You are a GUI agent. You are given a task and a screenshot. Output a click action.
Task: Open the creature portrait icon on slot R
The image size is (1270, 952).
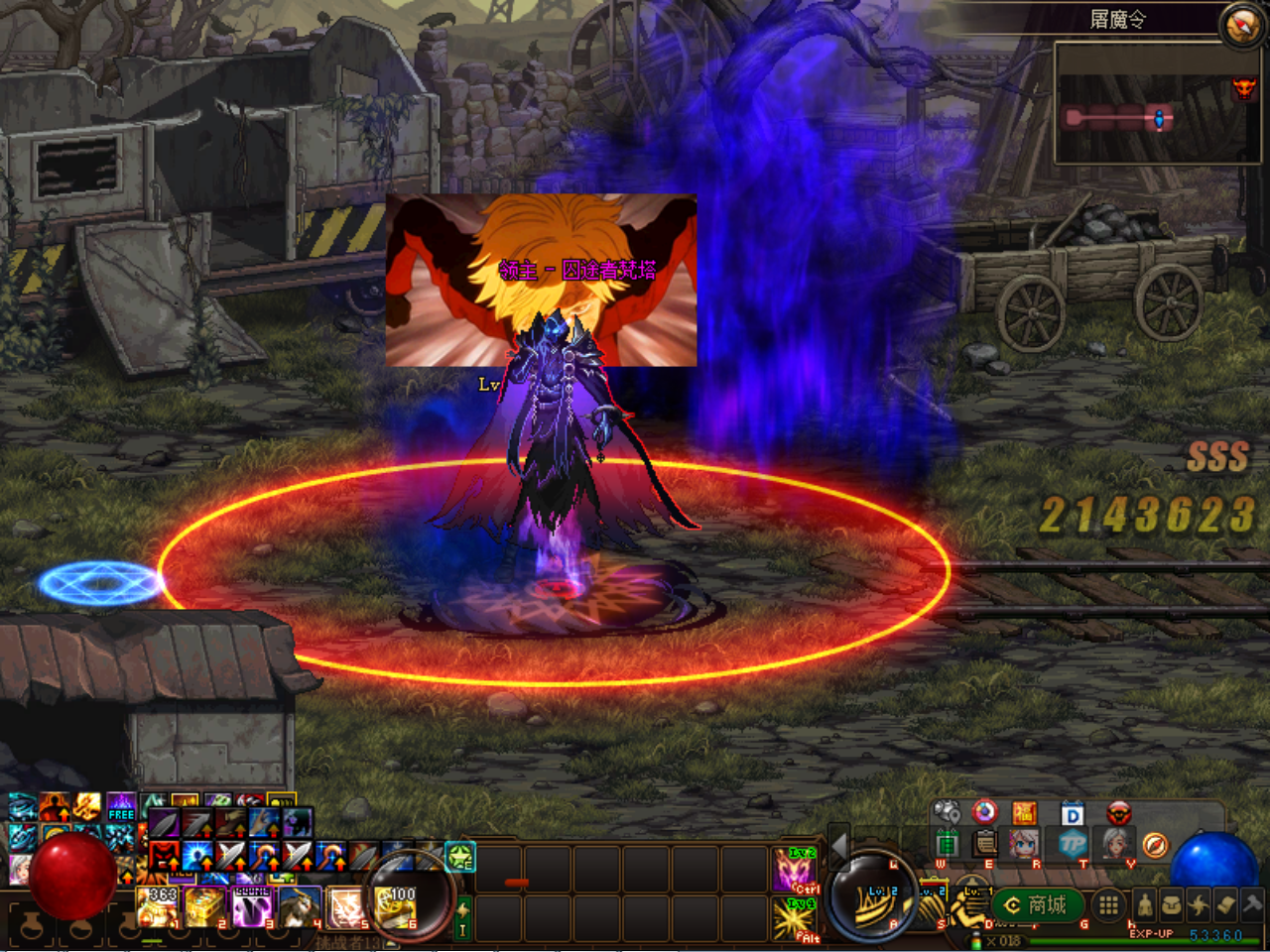click(x=1023, y=845)
